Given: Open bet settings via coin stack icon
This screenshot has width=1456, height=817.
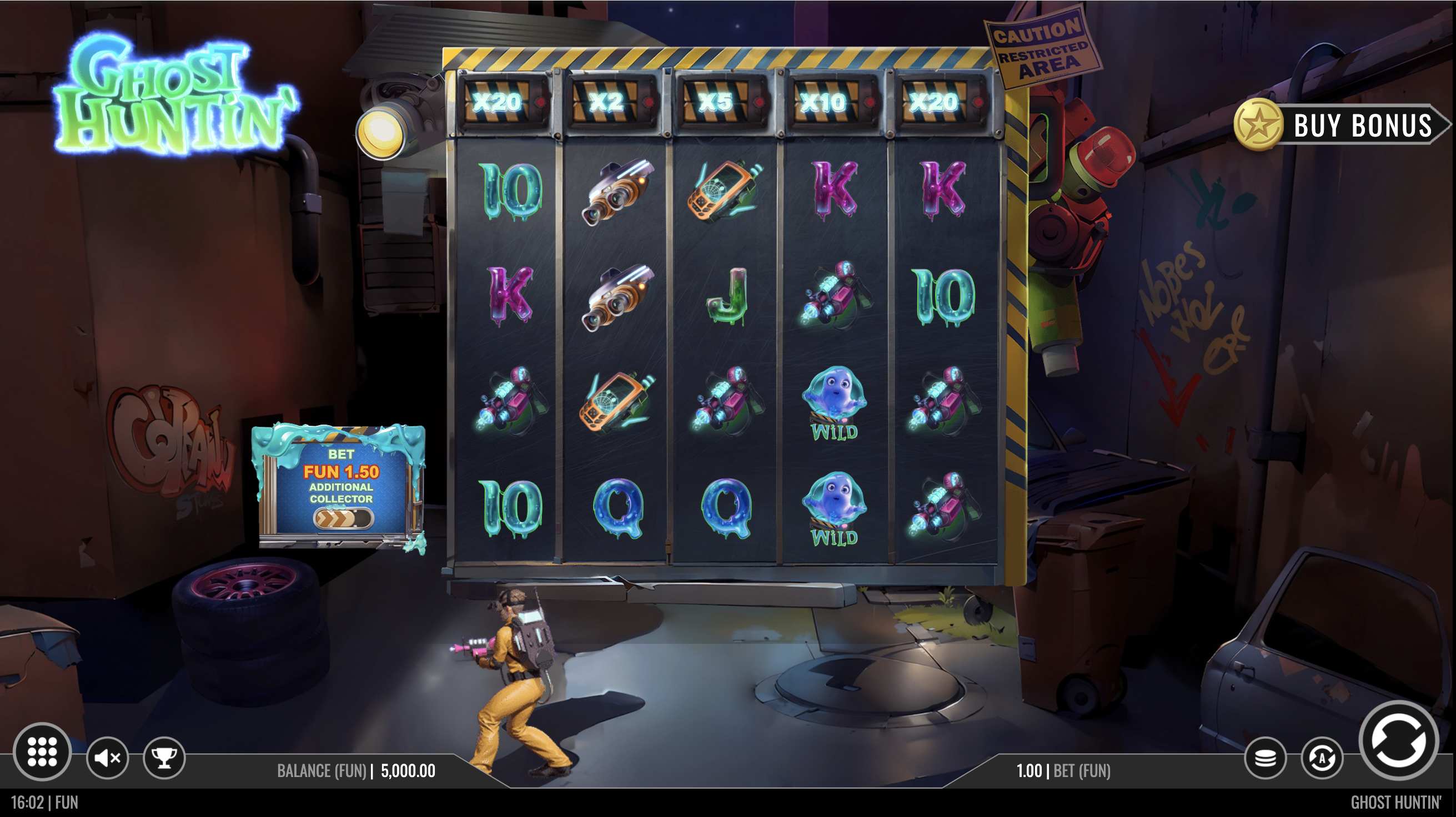Looking at the screenshot, I should (x=1265, y=758).
